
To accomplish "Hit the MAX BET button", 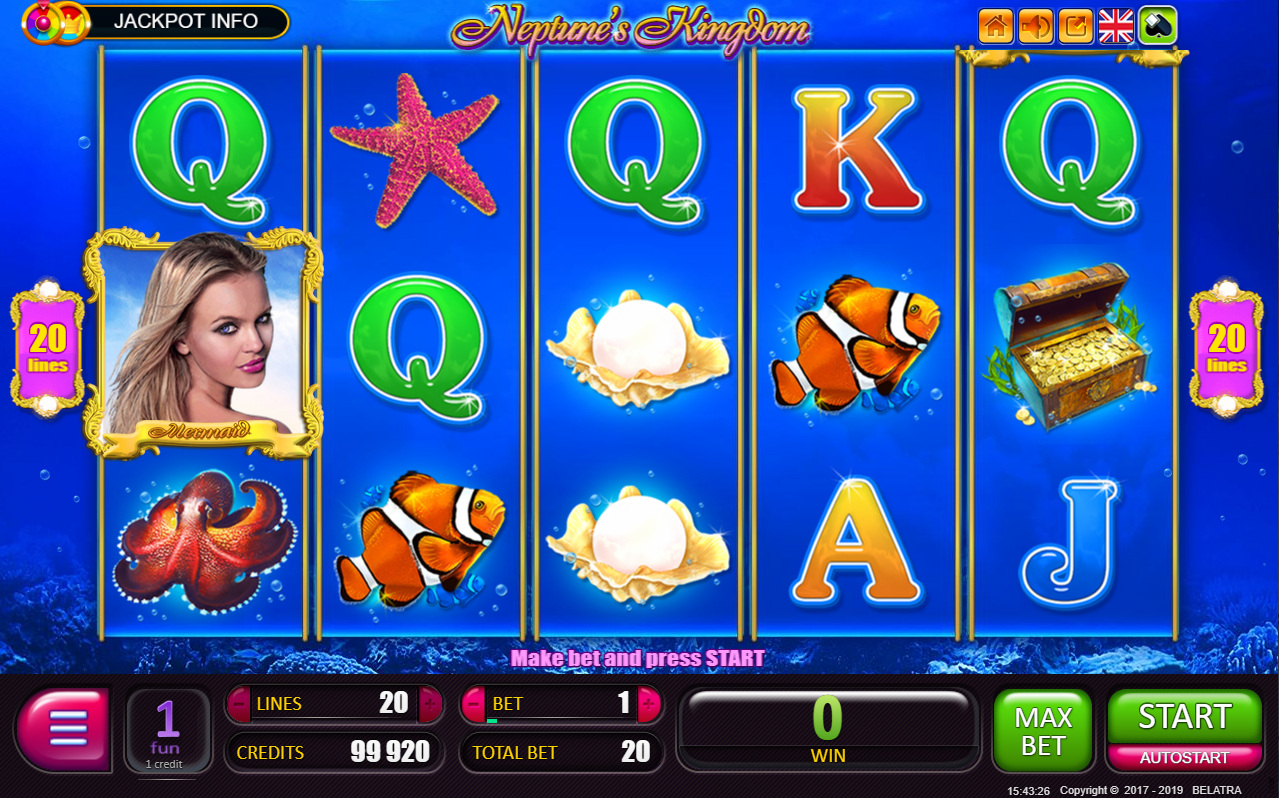I will tap(1043, 730).
